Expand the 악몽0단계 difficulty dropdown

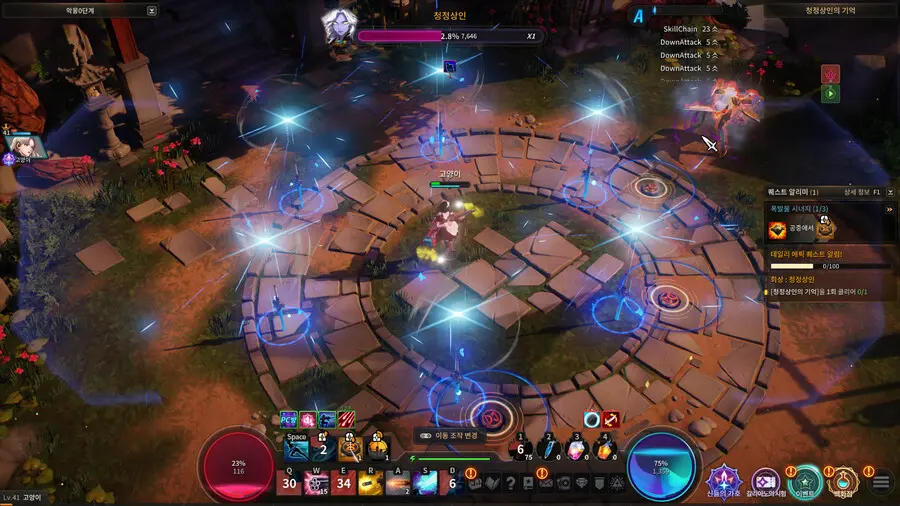[151, 11]
